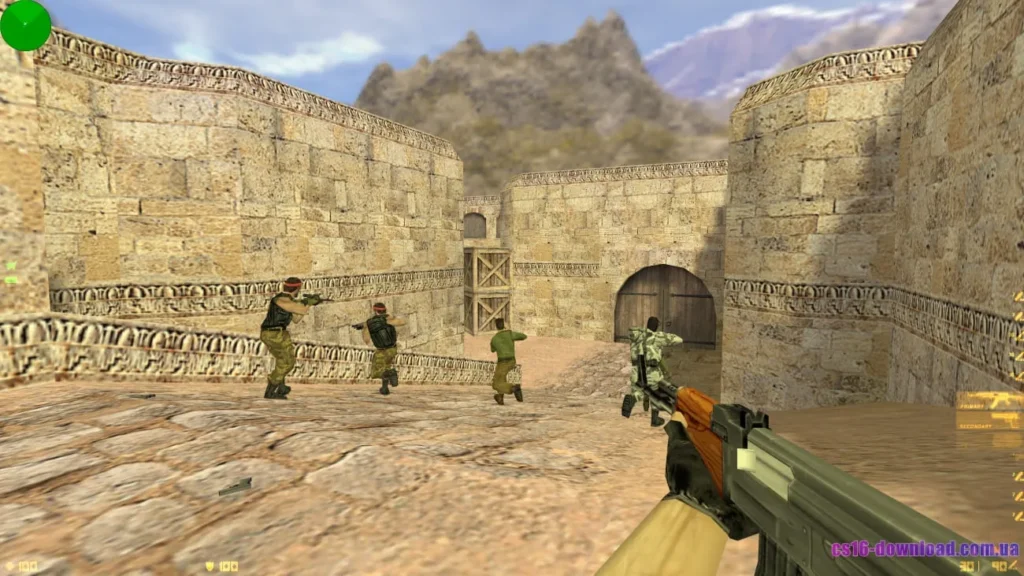Open the cs16-download.com.ua watermark link

pyautogui.click(x=924, y=549)
